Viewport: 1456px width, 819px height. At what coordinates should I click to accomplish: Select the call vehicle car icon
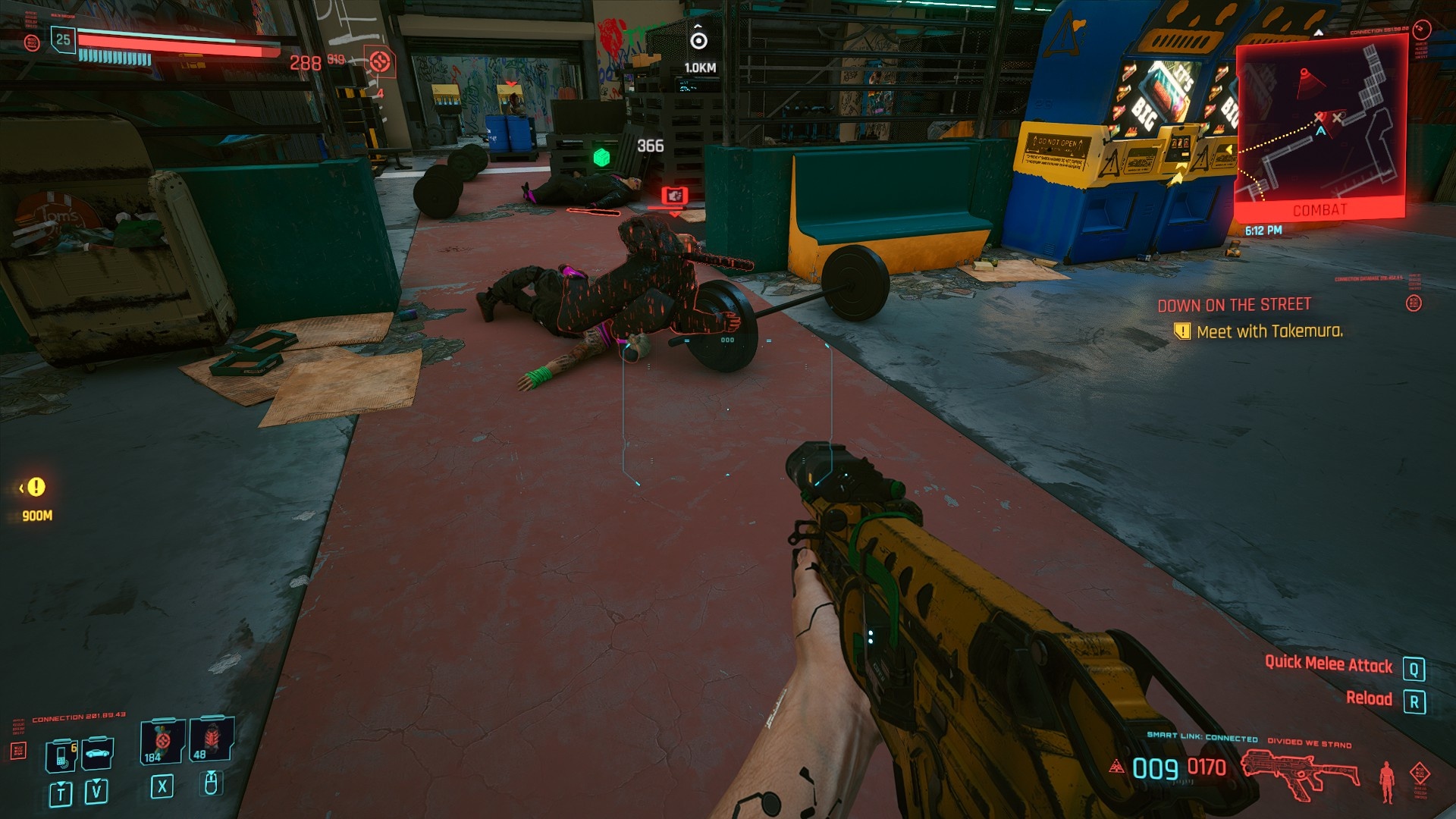tap(98, 753)
